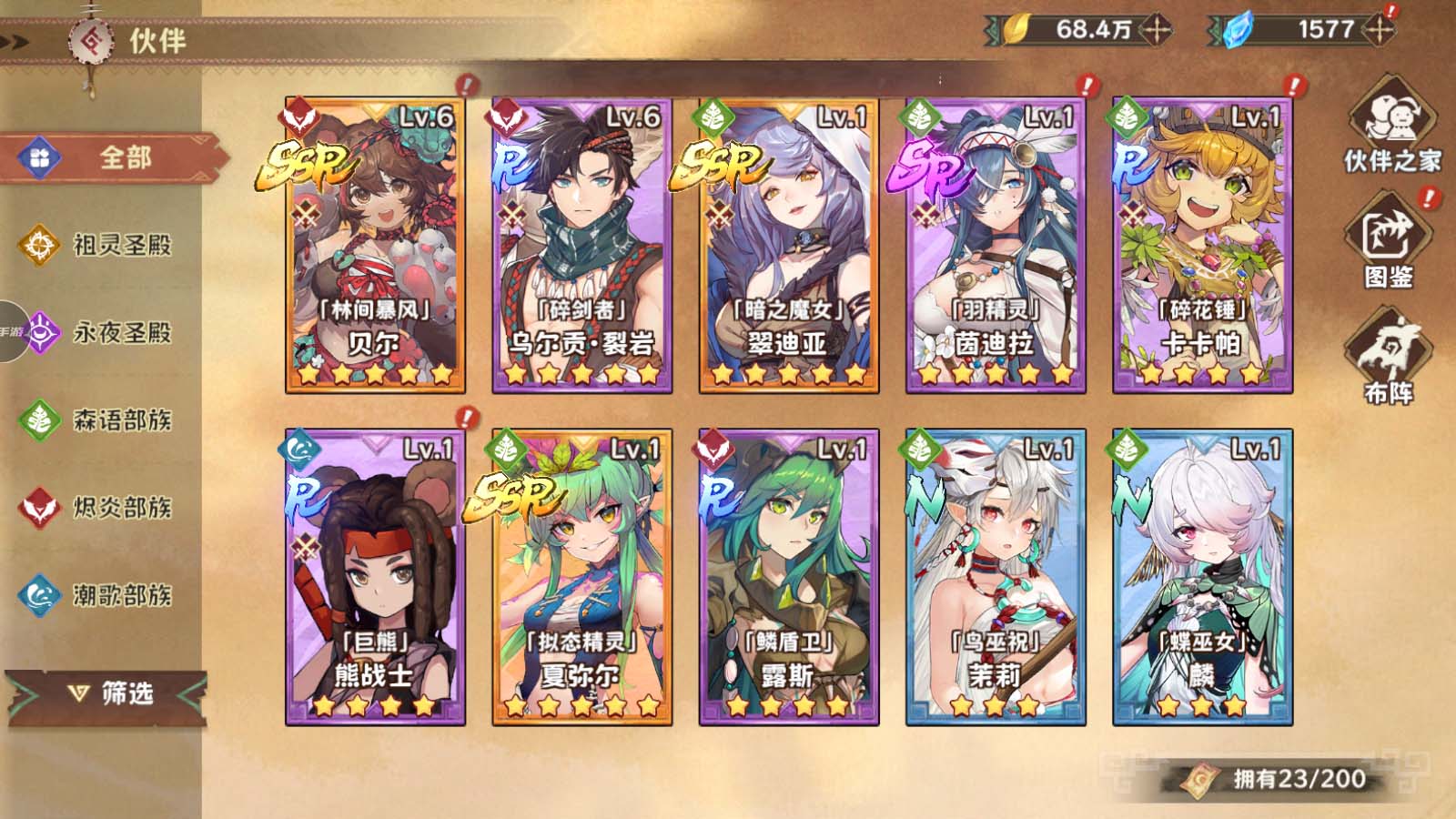Choose the 炽炎部族 filter
The height and width of the screenshot is (819, 1456).
click(x=100, y=507)
